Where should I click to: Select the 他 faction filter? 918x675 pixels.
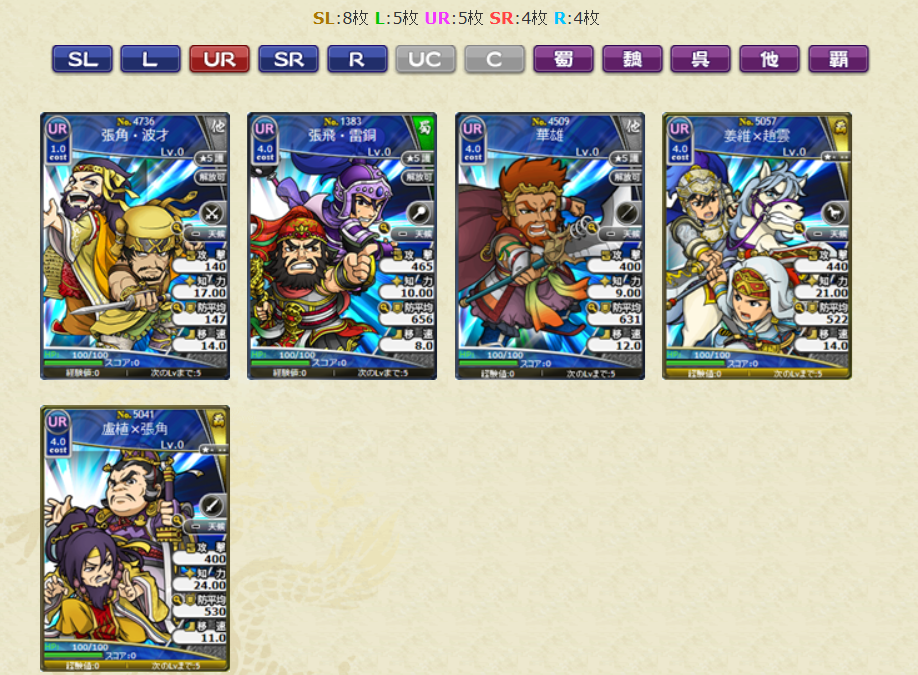[x=769, y=59]
